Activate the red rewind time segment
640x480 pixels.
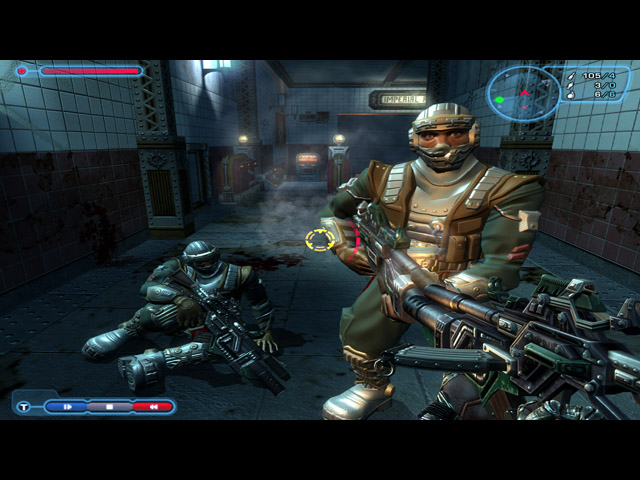click(x=151, y=407)
